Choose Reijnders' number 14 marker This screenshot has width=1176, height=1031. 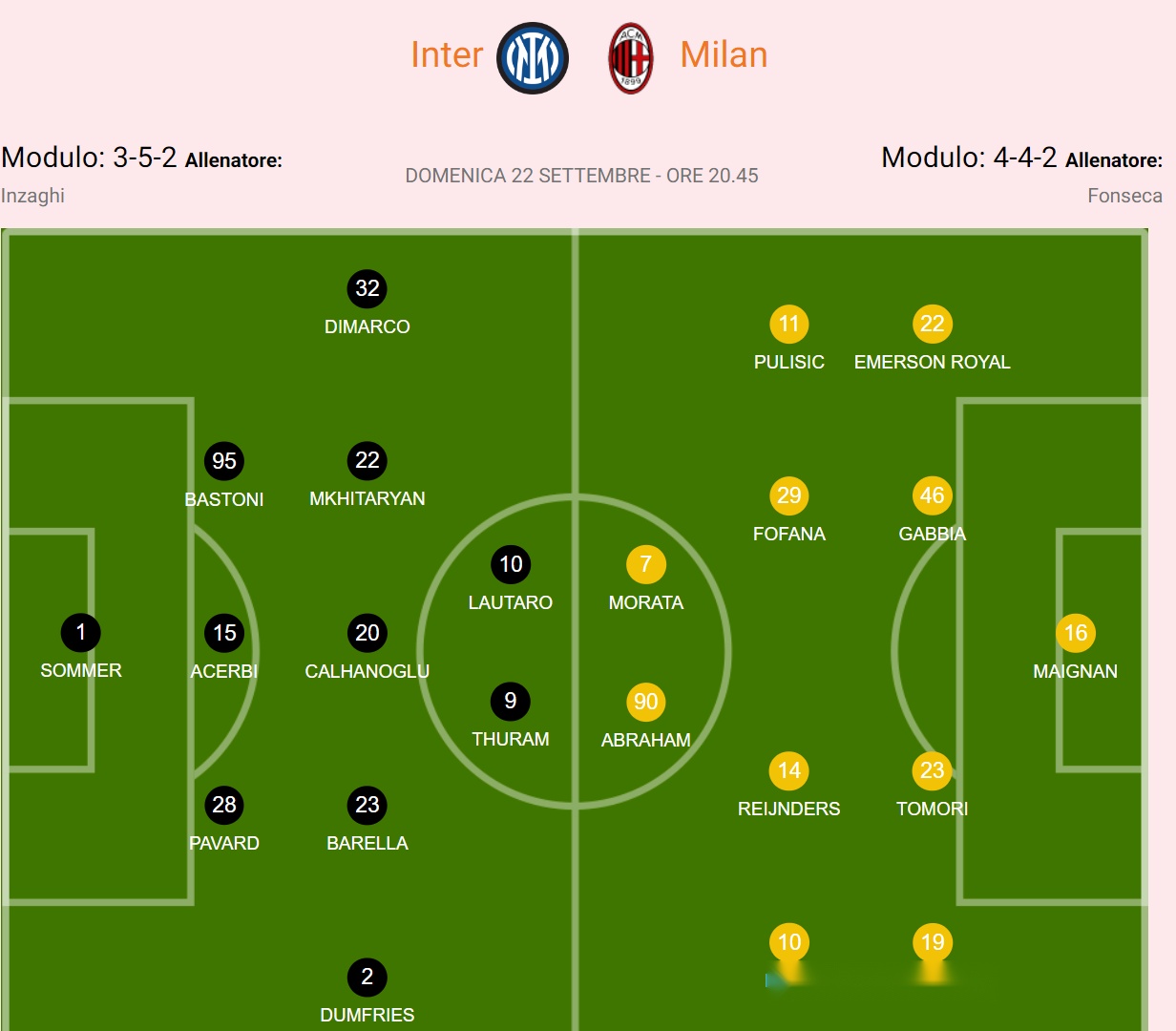click(789, 770)
